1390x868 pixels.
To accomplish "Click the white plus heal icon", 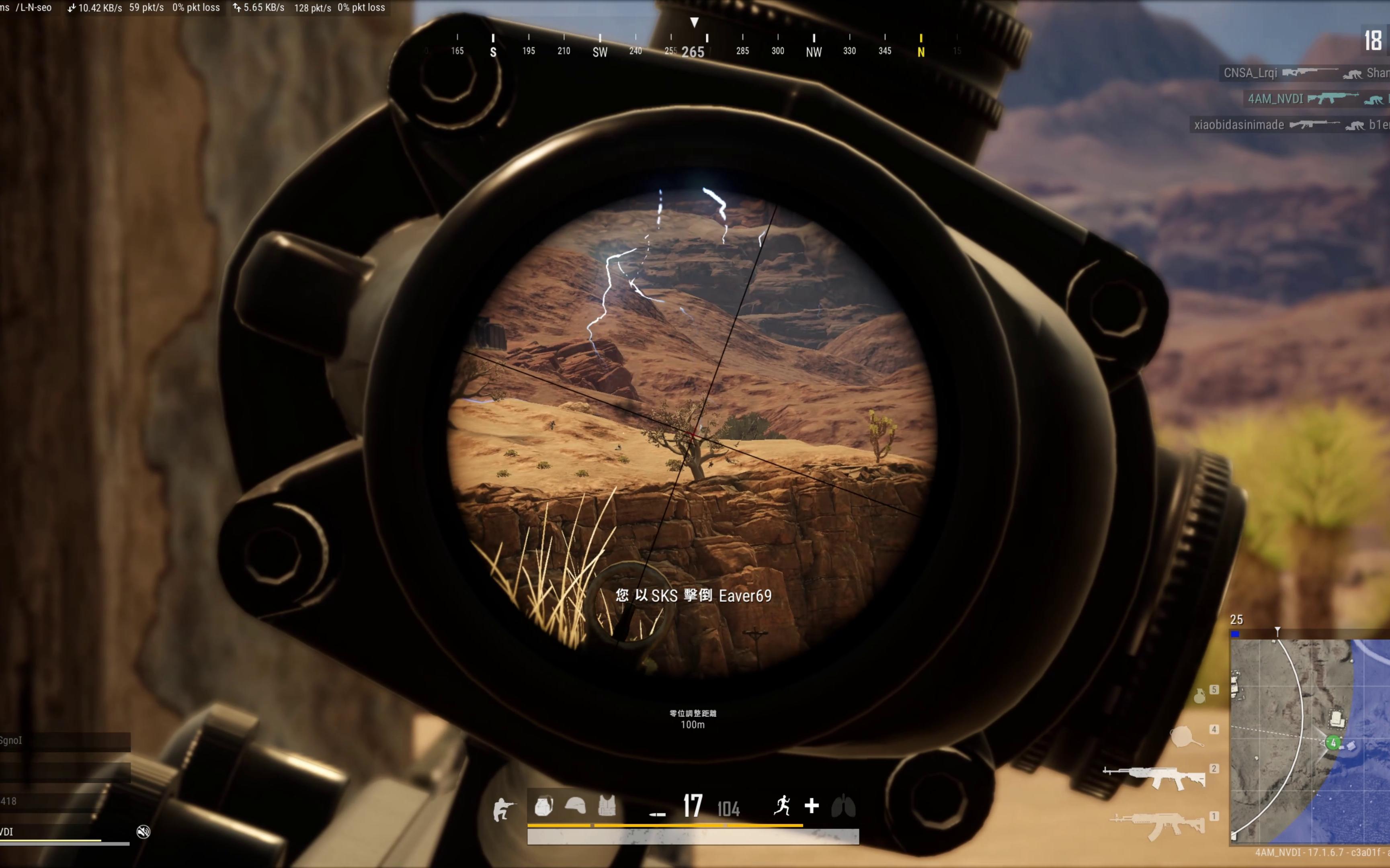I will coord(811,806).
